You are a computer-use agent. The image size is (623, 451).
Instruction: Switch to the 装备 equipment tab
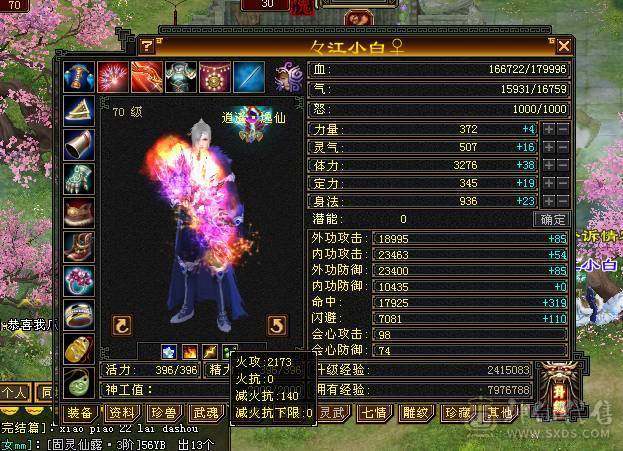coord(81,413)
